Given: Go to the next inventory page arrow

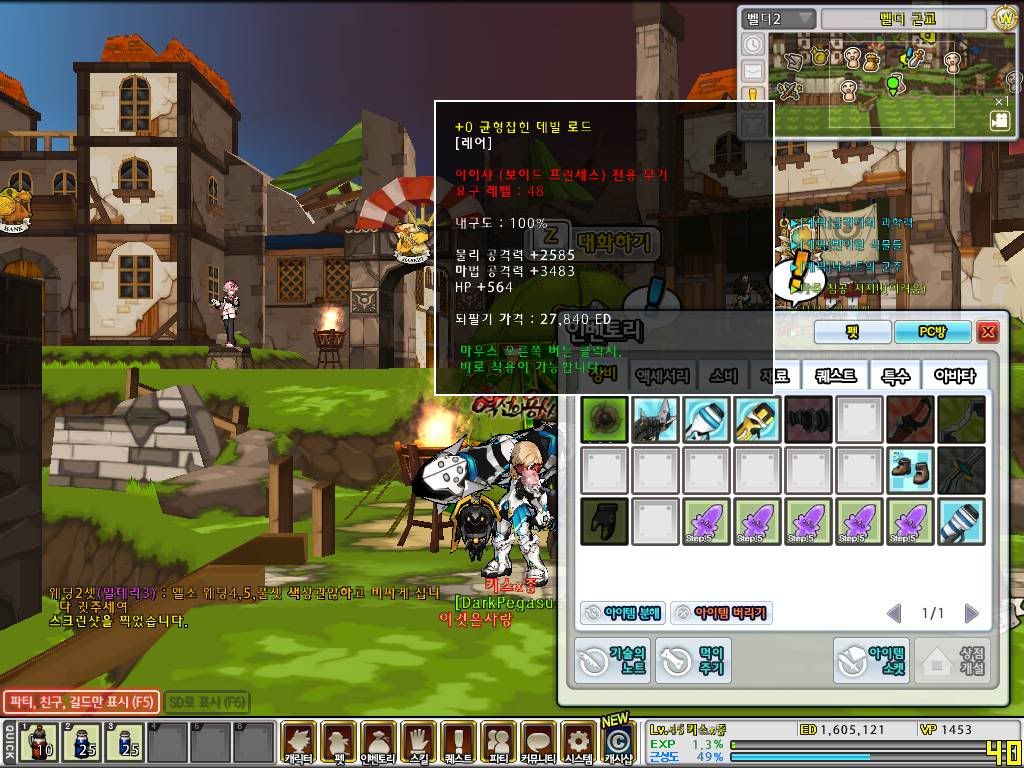Looking at the screenshot, I should click(971, 613).
